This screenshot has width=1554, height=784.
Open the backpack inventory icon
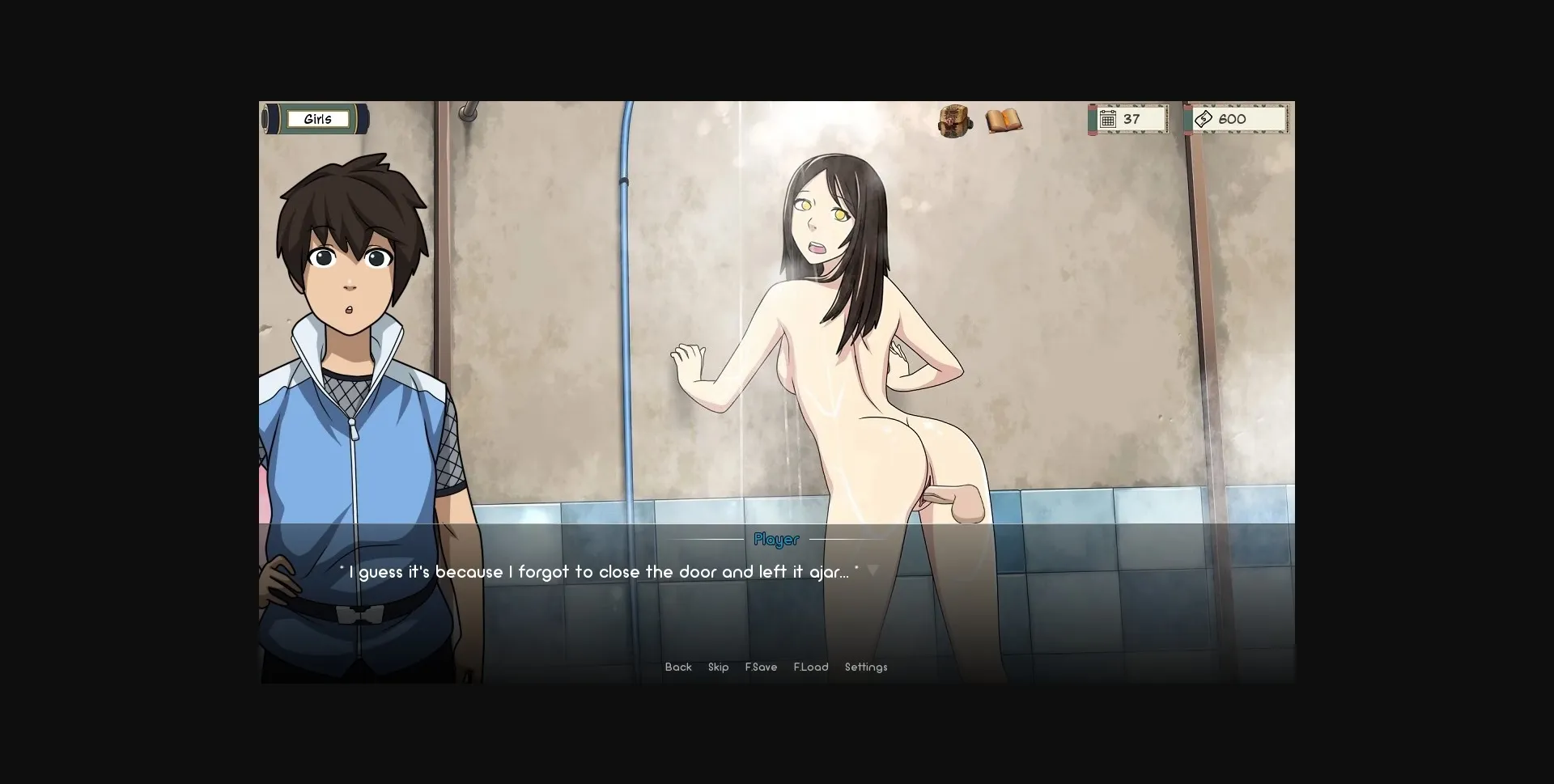pyautogui.click(x=955, y=119)
